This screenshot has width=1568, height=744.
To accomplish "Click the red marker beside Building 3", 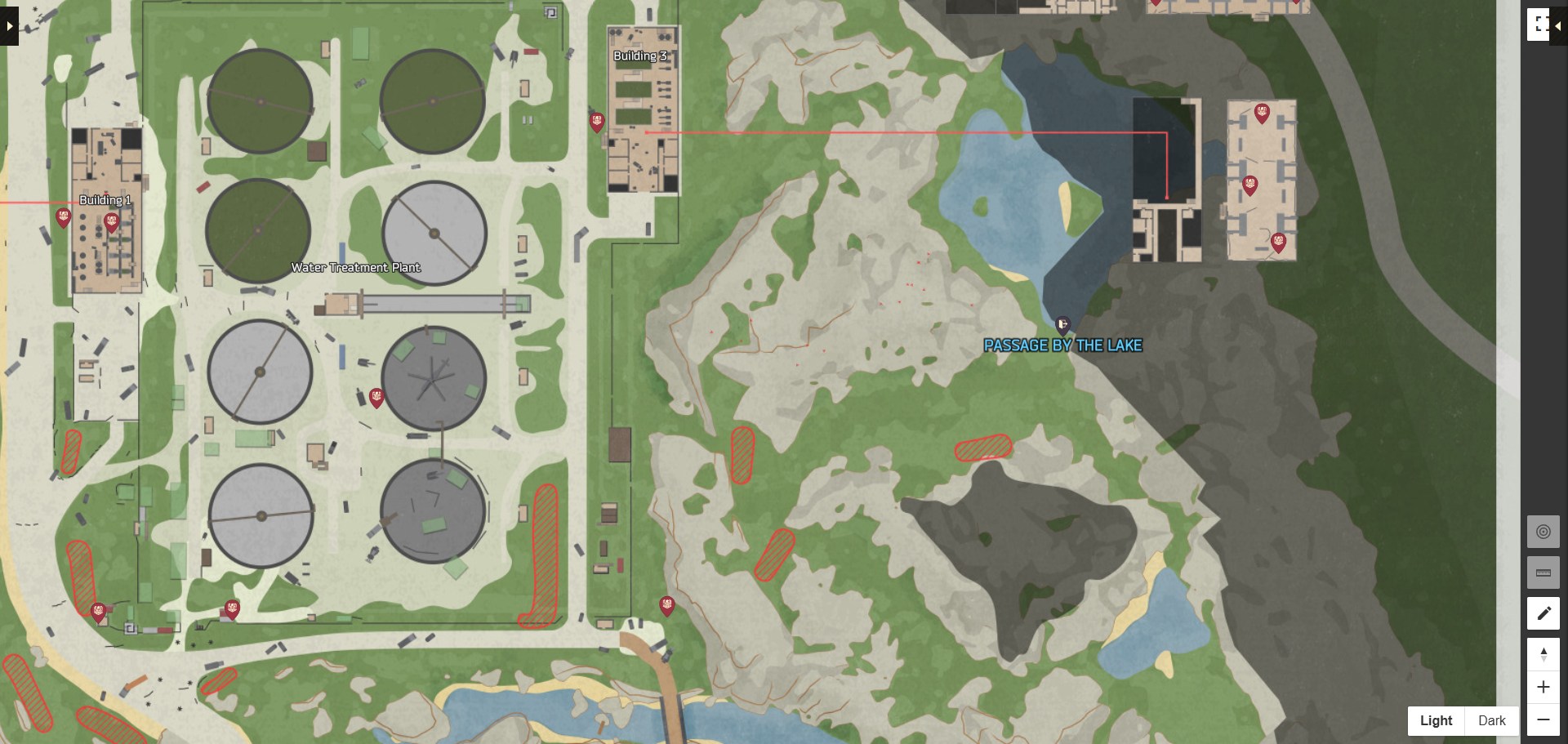I will pyautogui.click(x=597, y=123).
